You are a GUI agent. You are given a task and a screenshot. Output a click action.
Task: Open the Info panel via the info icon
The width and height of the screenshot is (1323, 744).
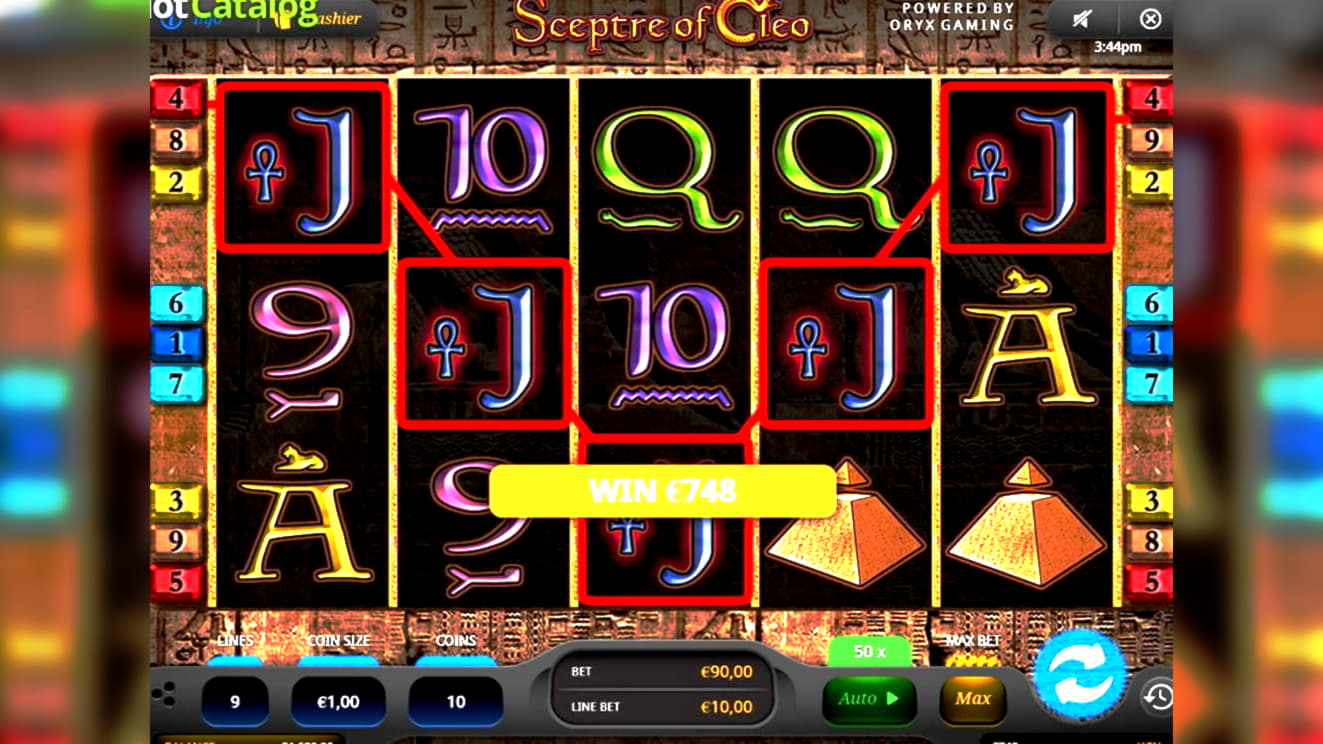pyautogui.click(x=170, y=21)
